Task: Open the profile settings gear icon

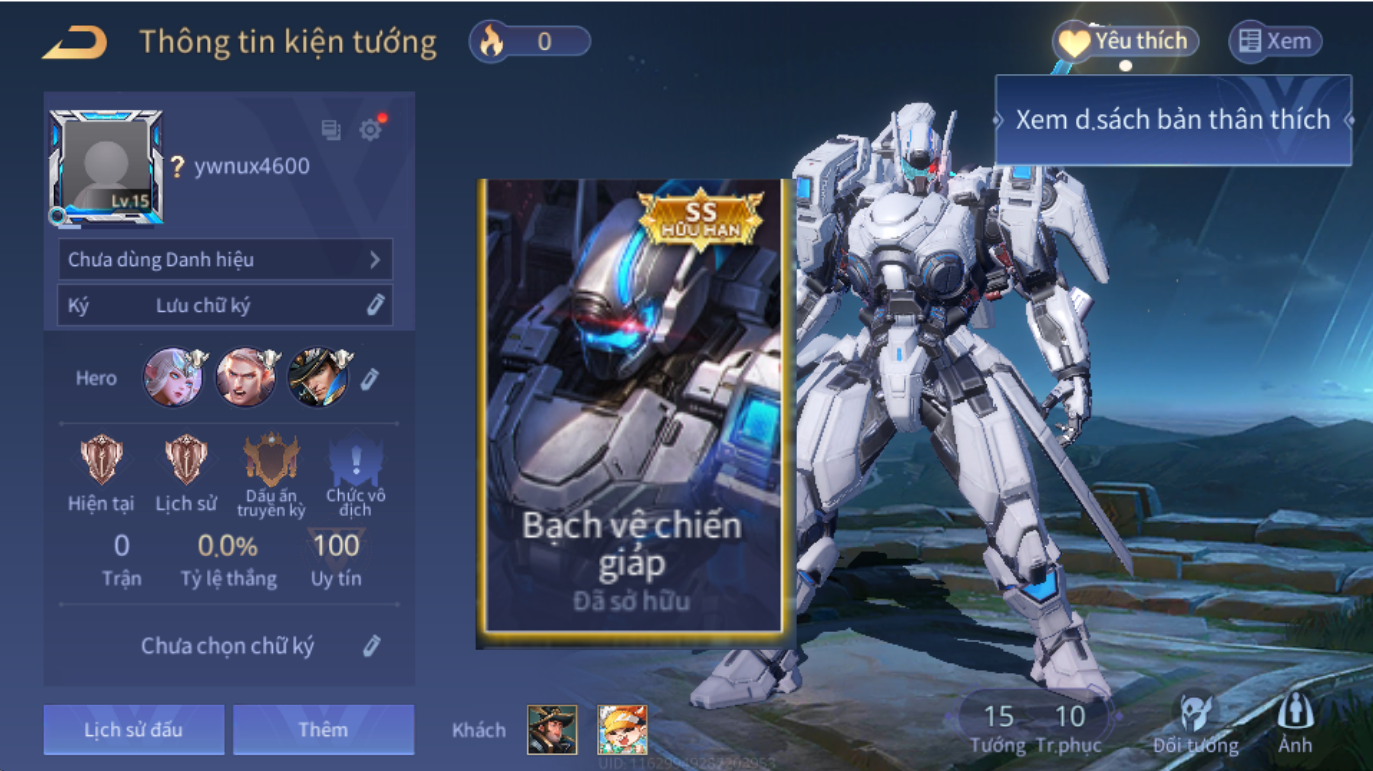Action: [371, 130]
